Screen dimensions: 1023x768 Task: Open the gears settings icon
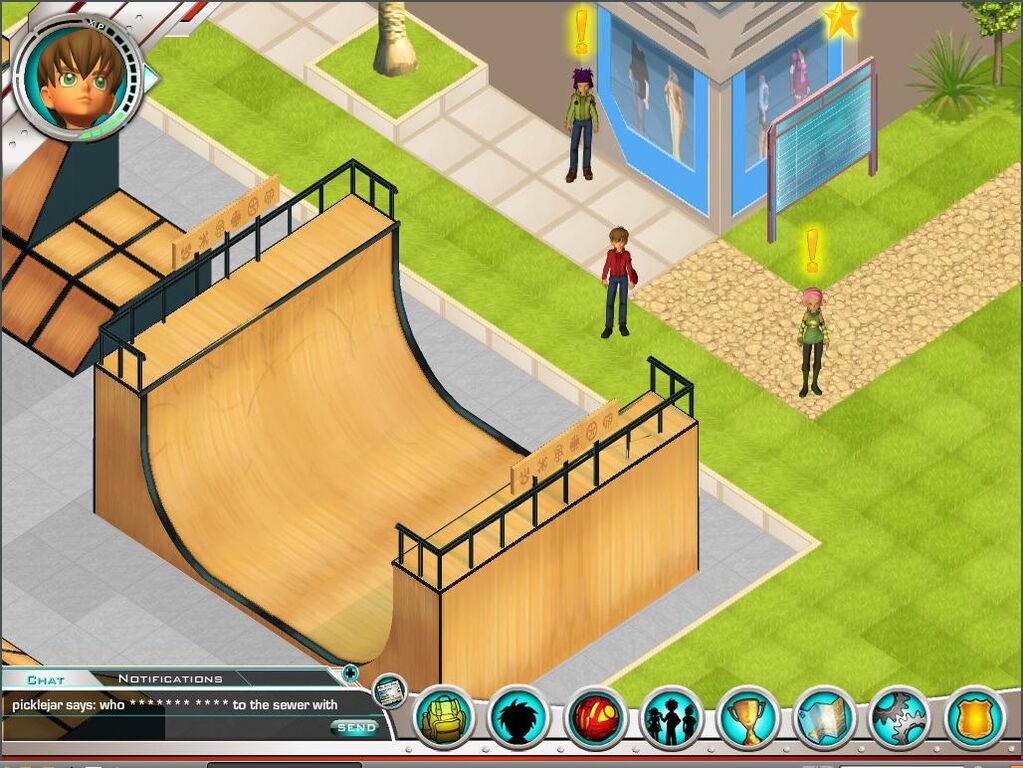coord(899,717)
